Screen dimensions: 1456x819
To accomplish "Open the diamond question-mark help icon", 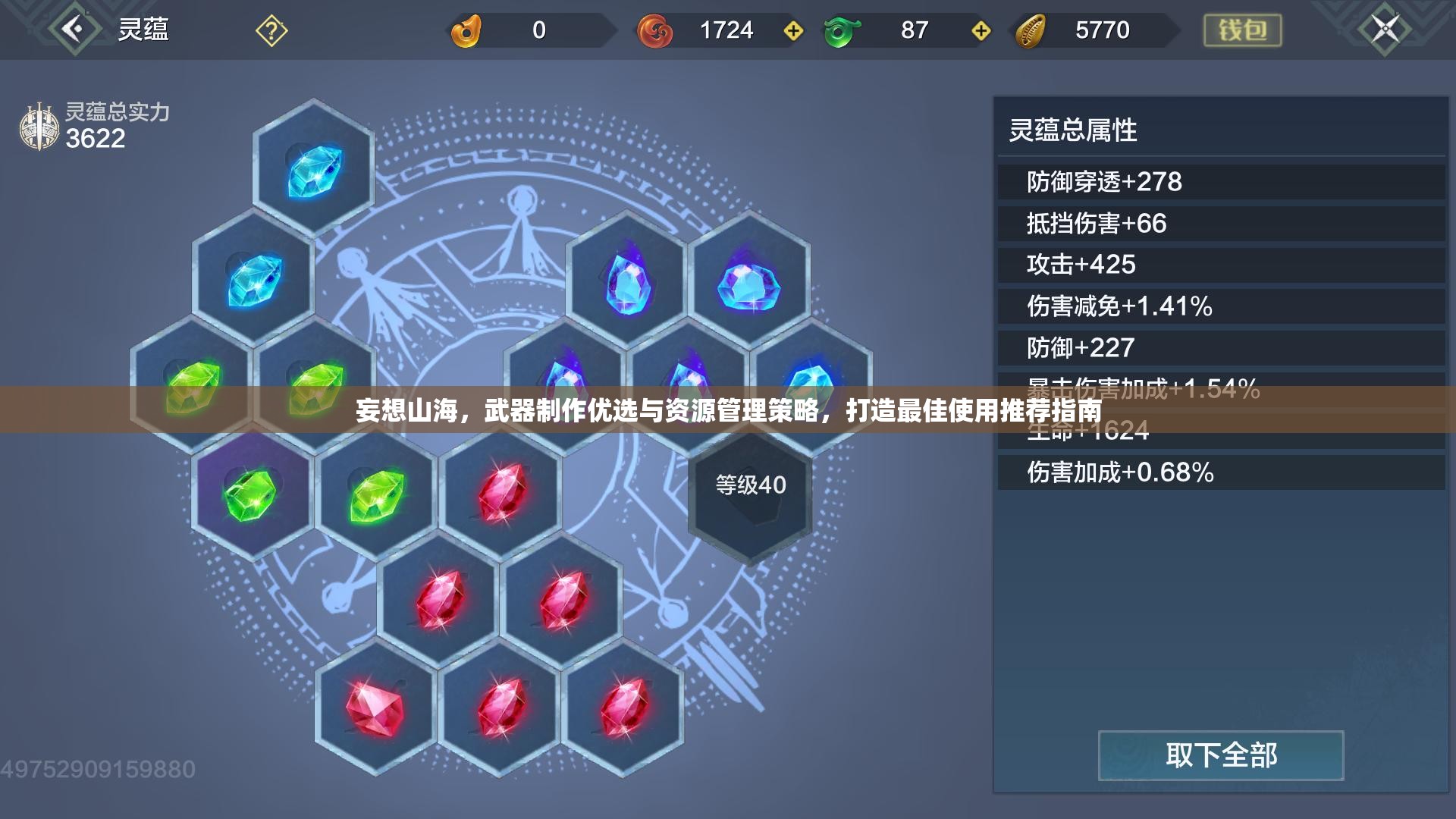I will pyautogui.click(x=271, y=30).
